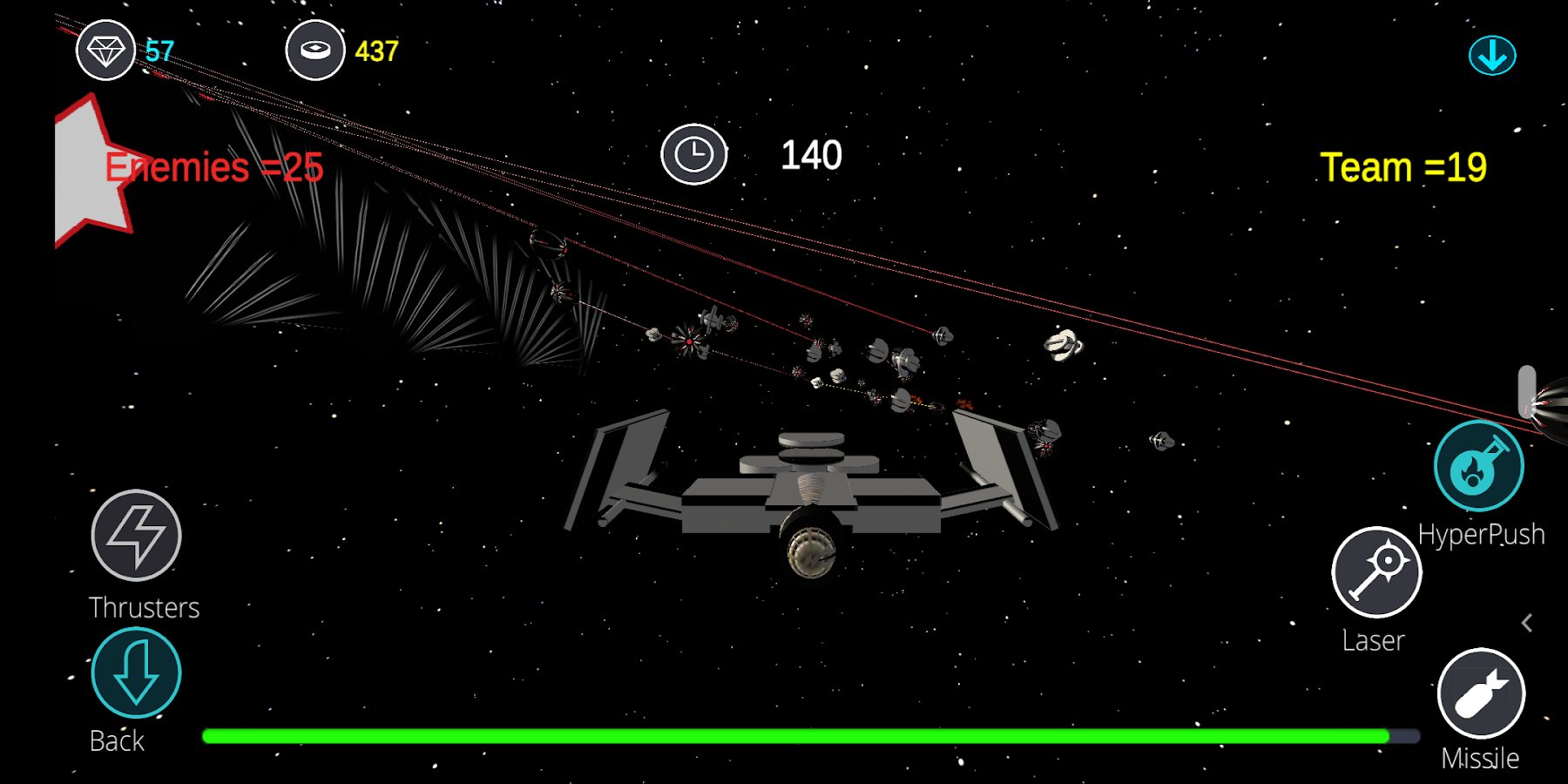Screen dimensions: 1568x784
Task: Tap the Back down-arrow button
Action: (136, 672)
